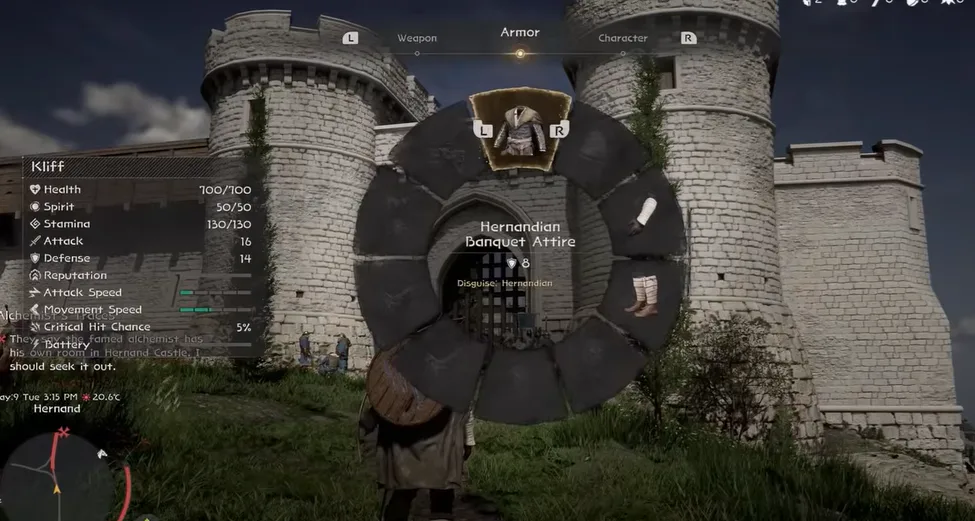
Task: Select the Armor tab
Action: click(x=520, y=33)
